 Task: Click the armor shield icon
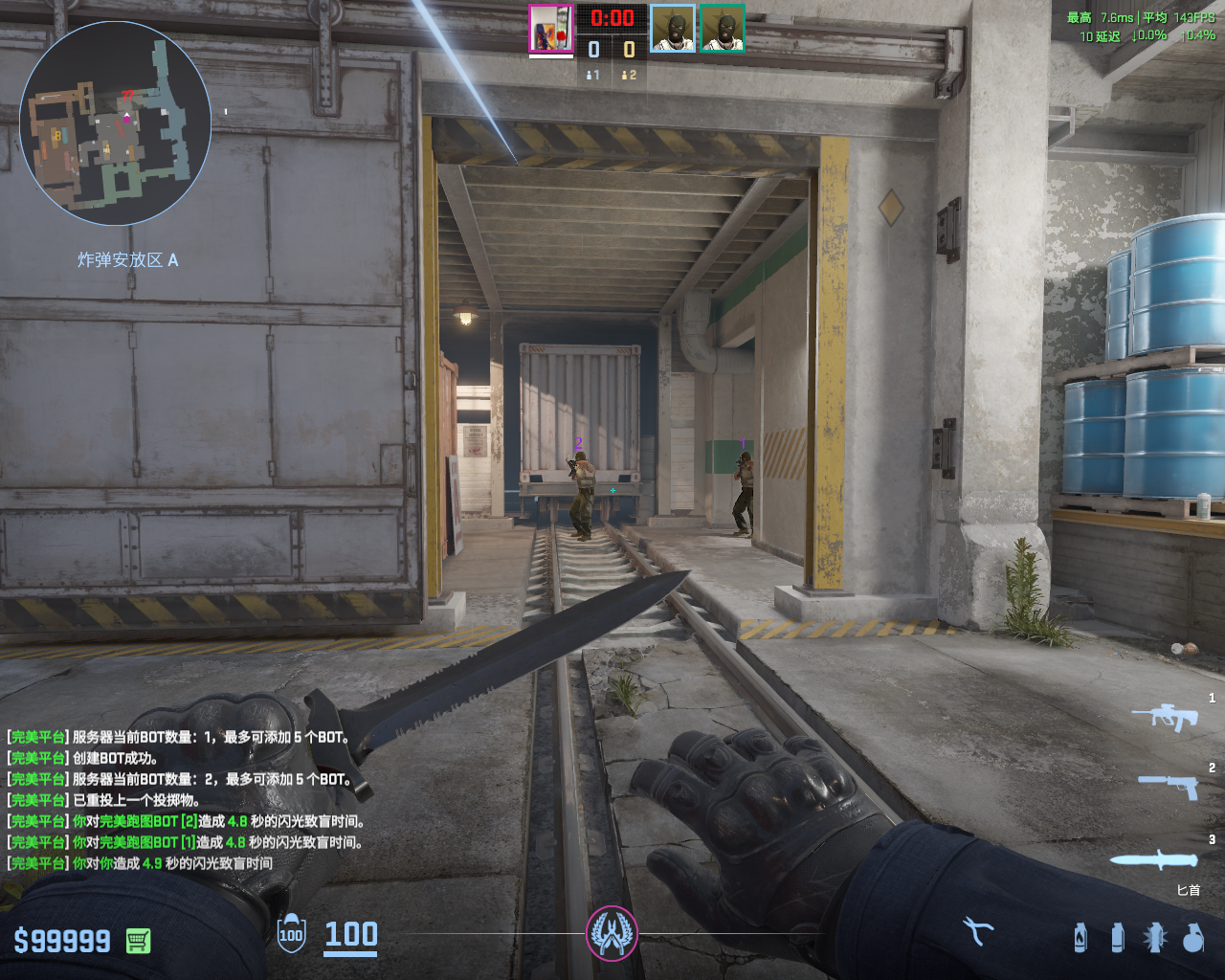click(x=291, y=934)
